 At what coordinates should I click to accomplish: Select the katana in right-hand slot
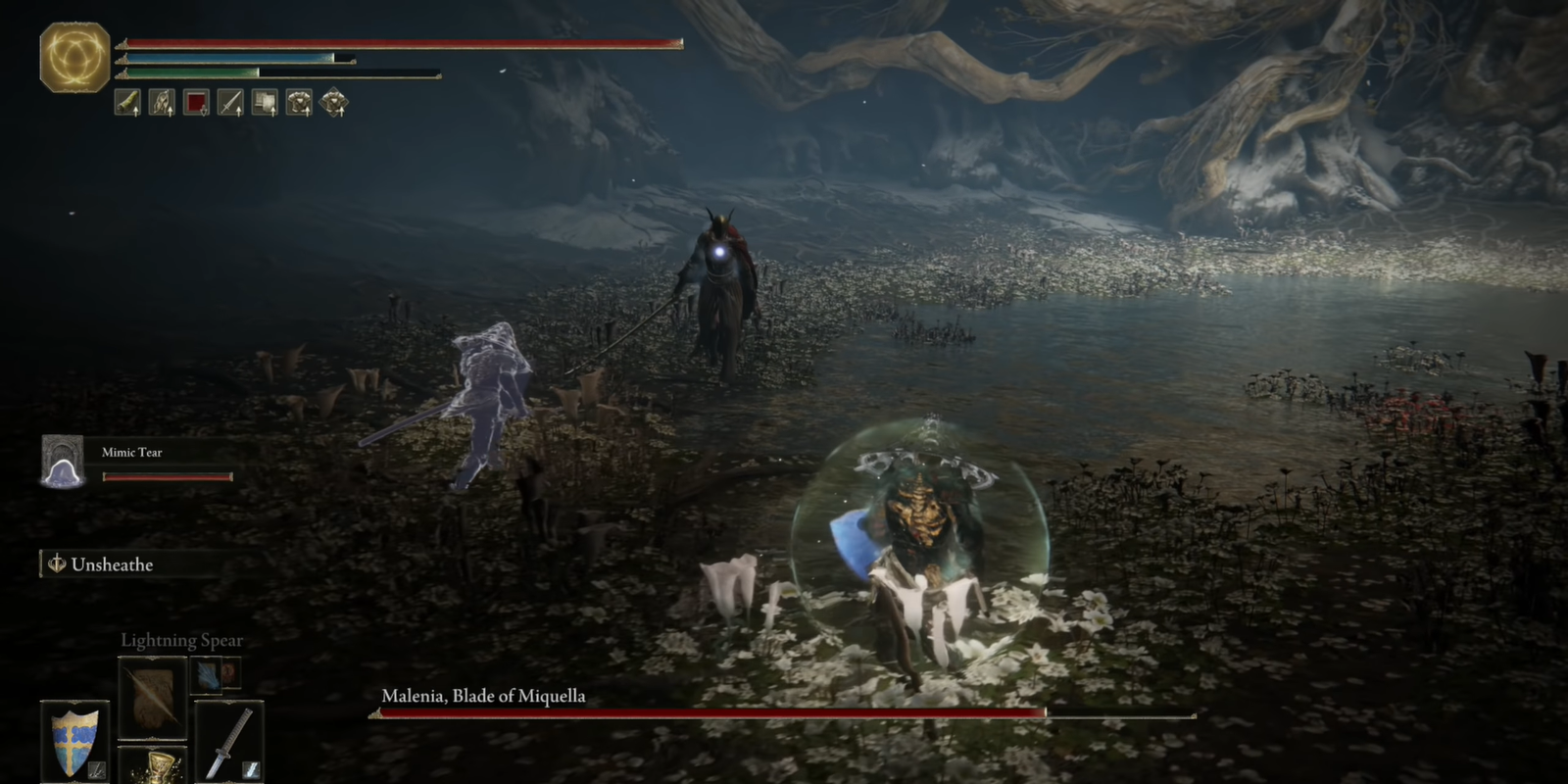tap(229, 743)
